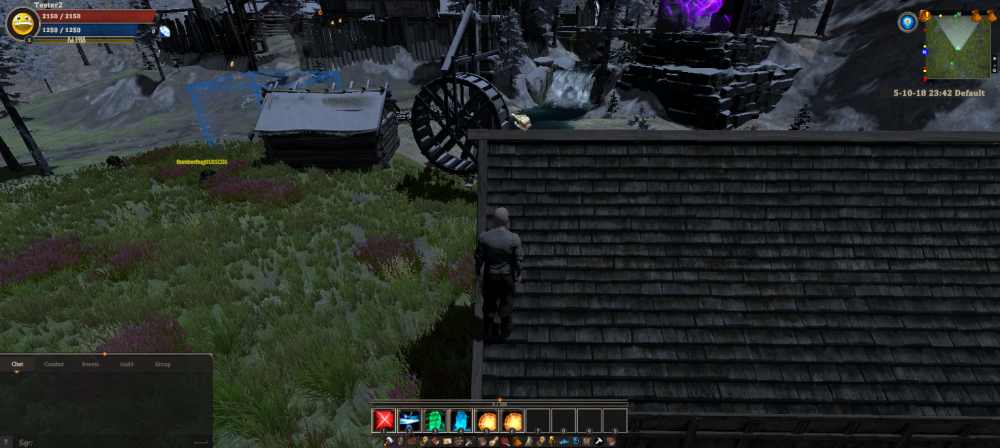1000x448 pixels.
Task: Show the Group chat tab
Action: (x=162, y=364)
